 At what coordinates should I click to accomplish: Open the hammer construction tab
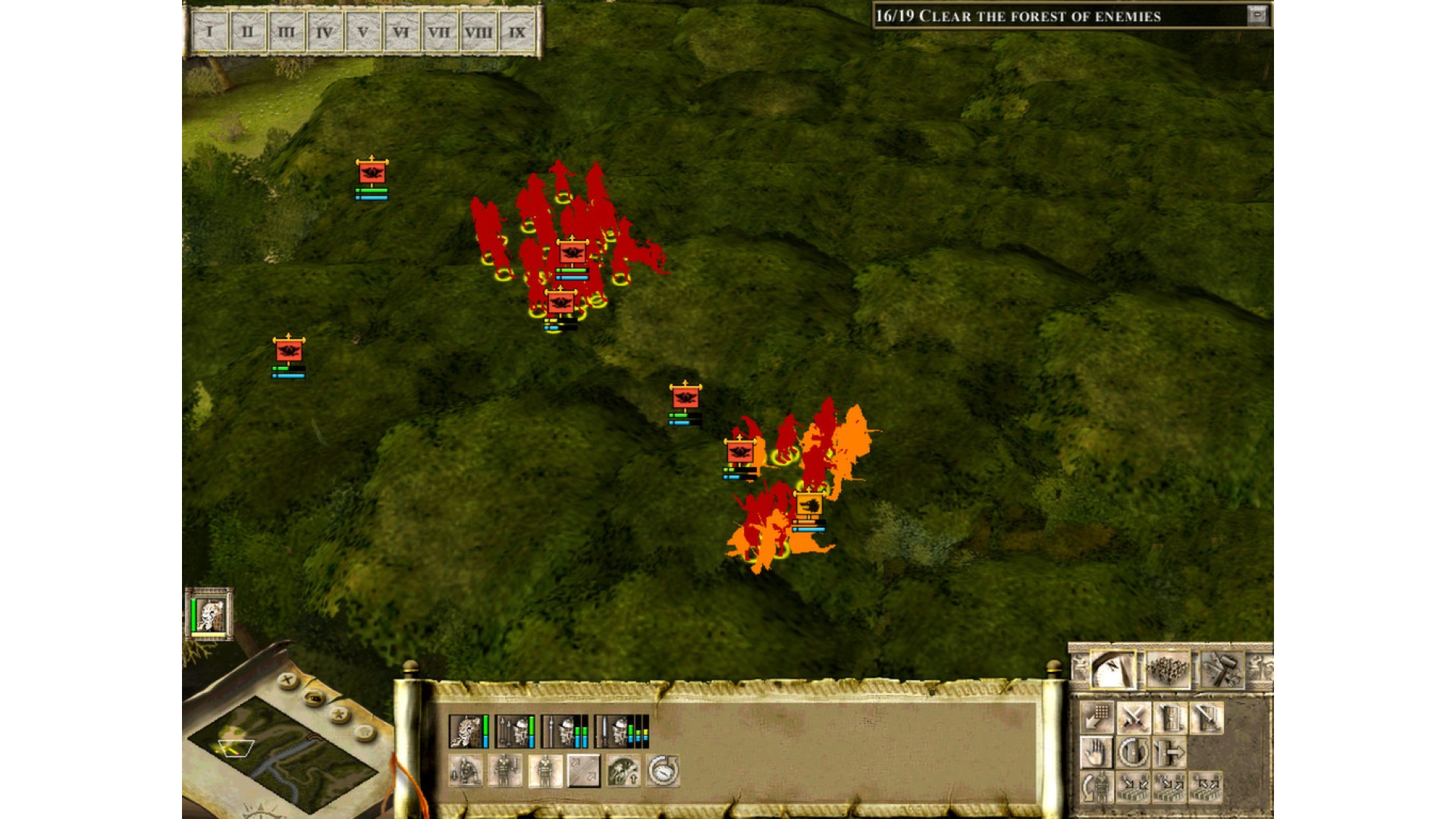click(x=1221, y=670)
